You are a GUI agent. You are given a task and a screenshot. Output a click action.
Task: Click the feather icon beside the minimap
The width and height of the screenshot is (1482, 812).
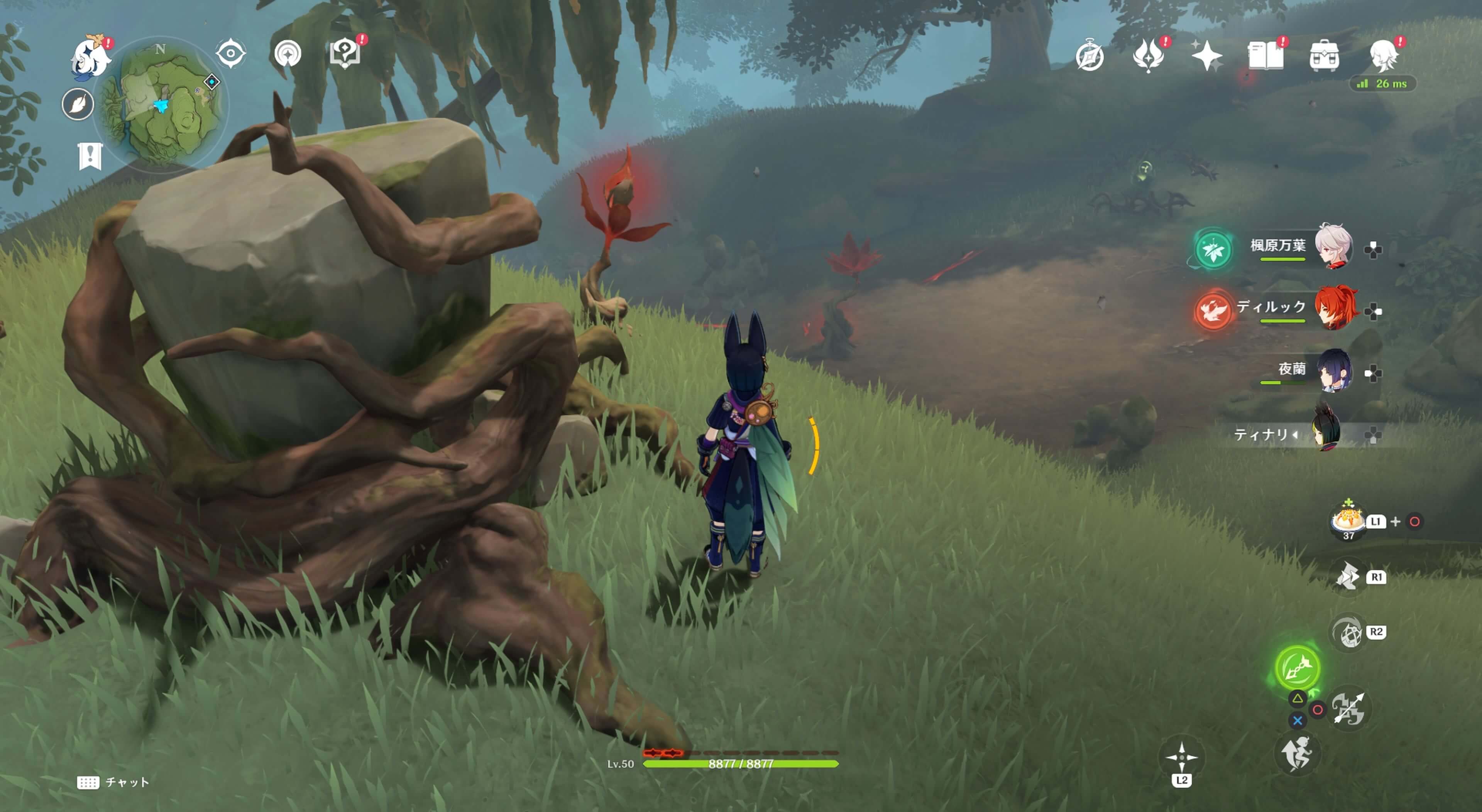pyautogui.click(x=78, y=105)
